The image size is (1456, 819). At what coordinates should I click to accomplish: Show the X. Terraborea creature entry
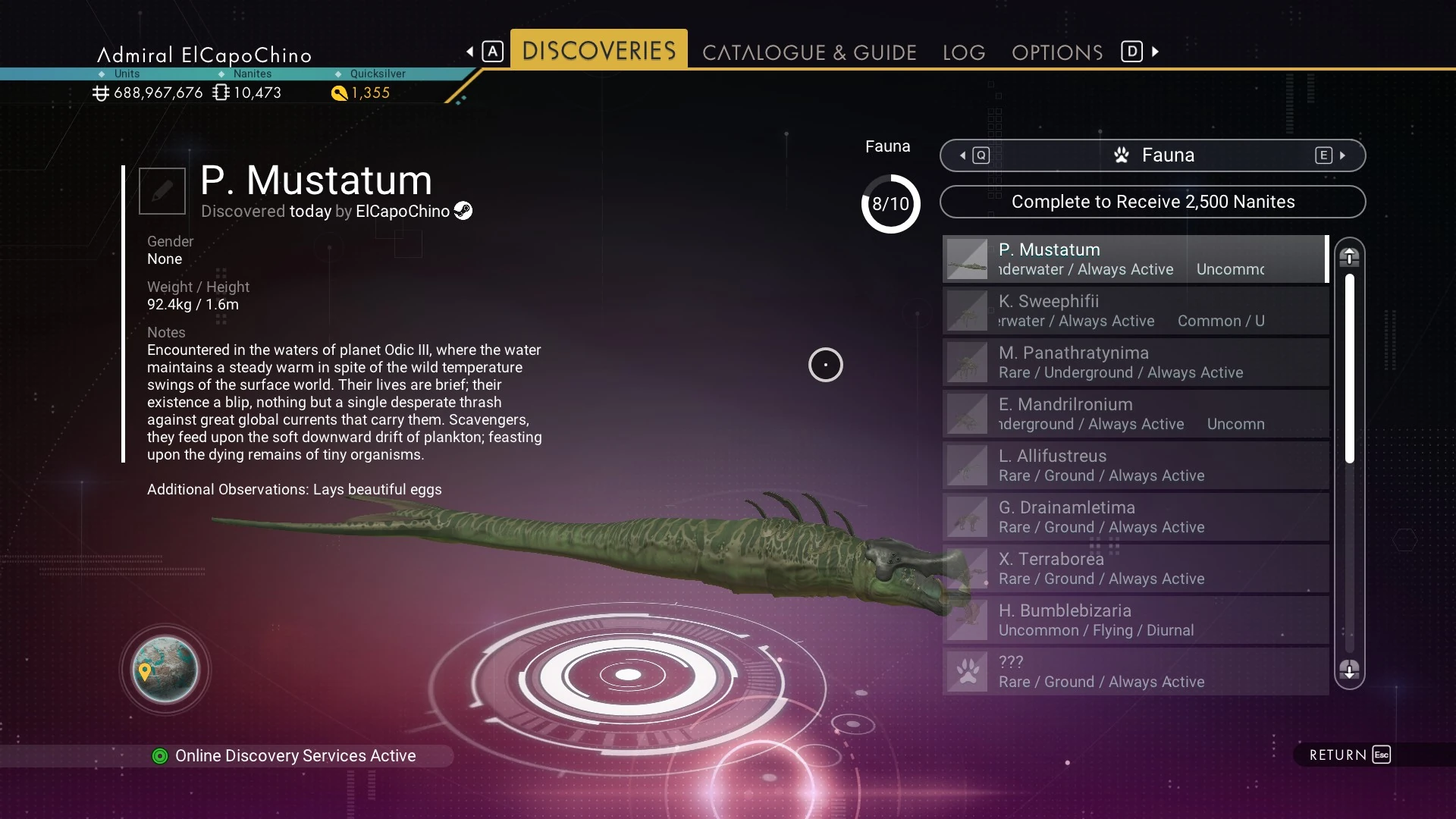(1135, 568)
